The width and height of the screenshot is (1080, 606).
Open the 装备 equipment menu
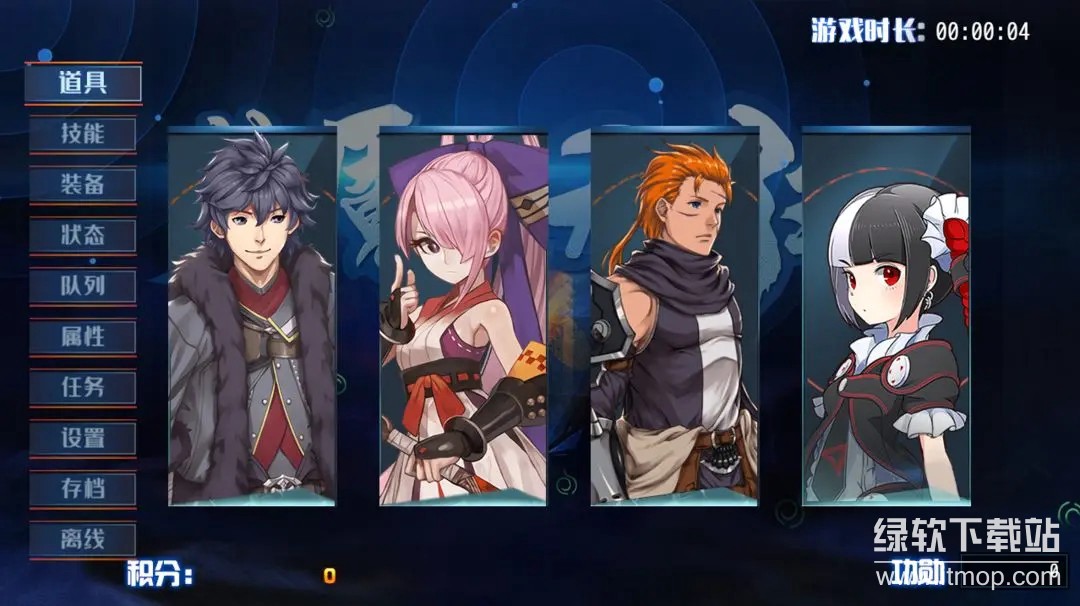83,185
